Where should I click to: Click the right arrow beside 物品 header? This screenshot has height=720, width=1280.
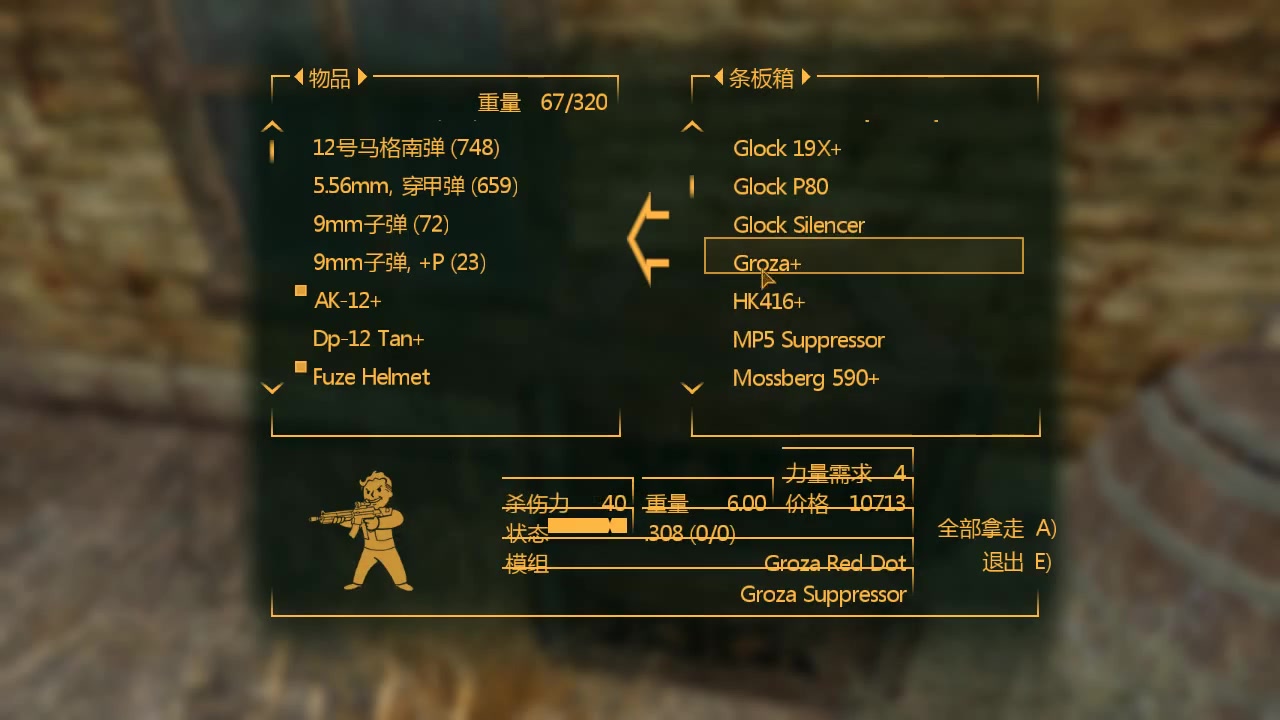click(x=362, y=77)
